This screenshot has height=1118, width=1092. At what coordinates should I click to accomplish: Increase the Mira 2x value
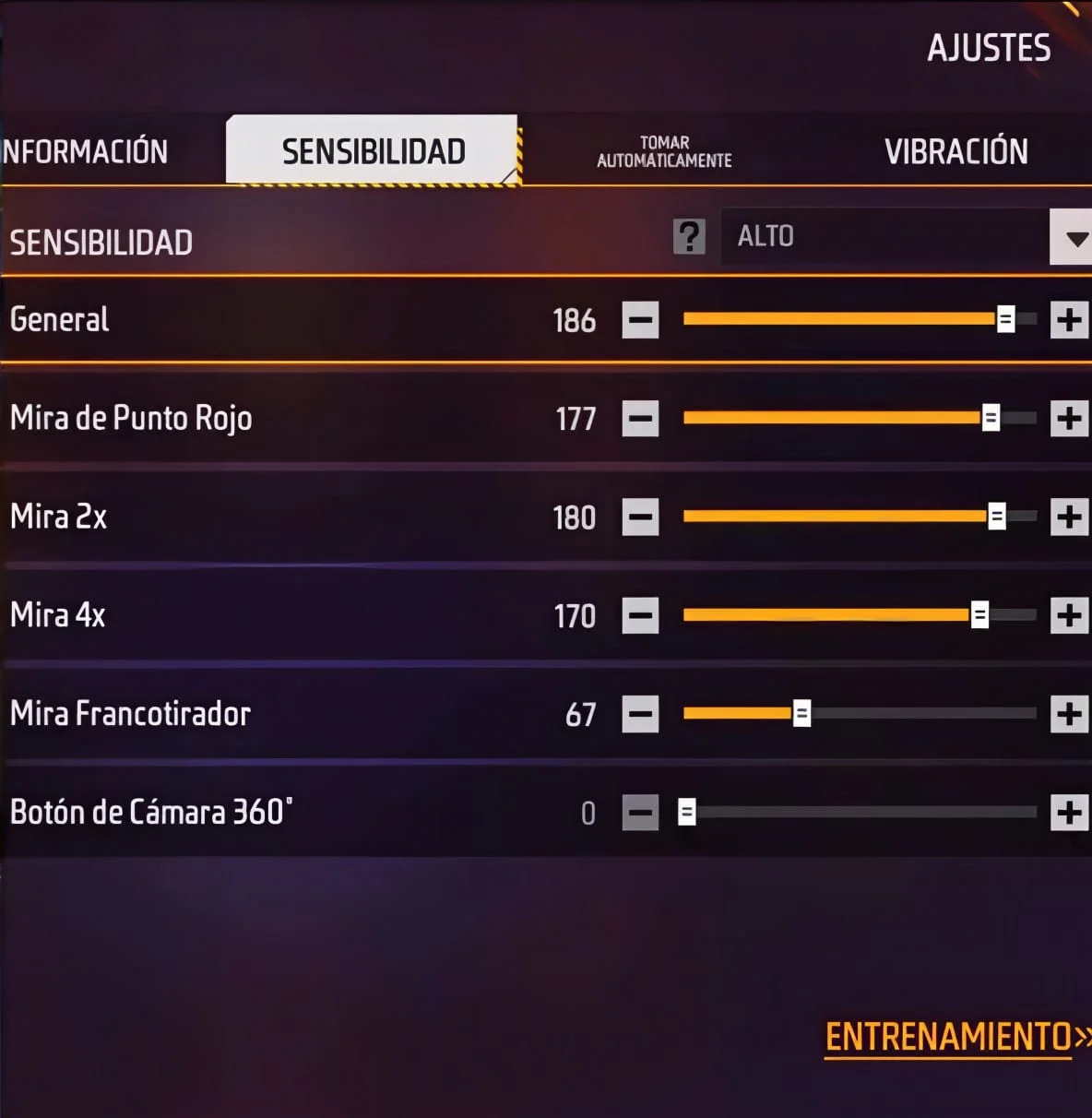[x=1069, y=517]
